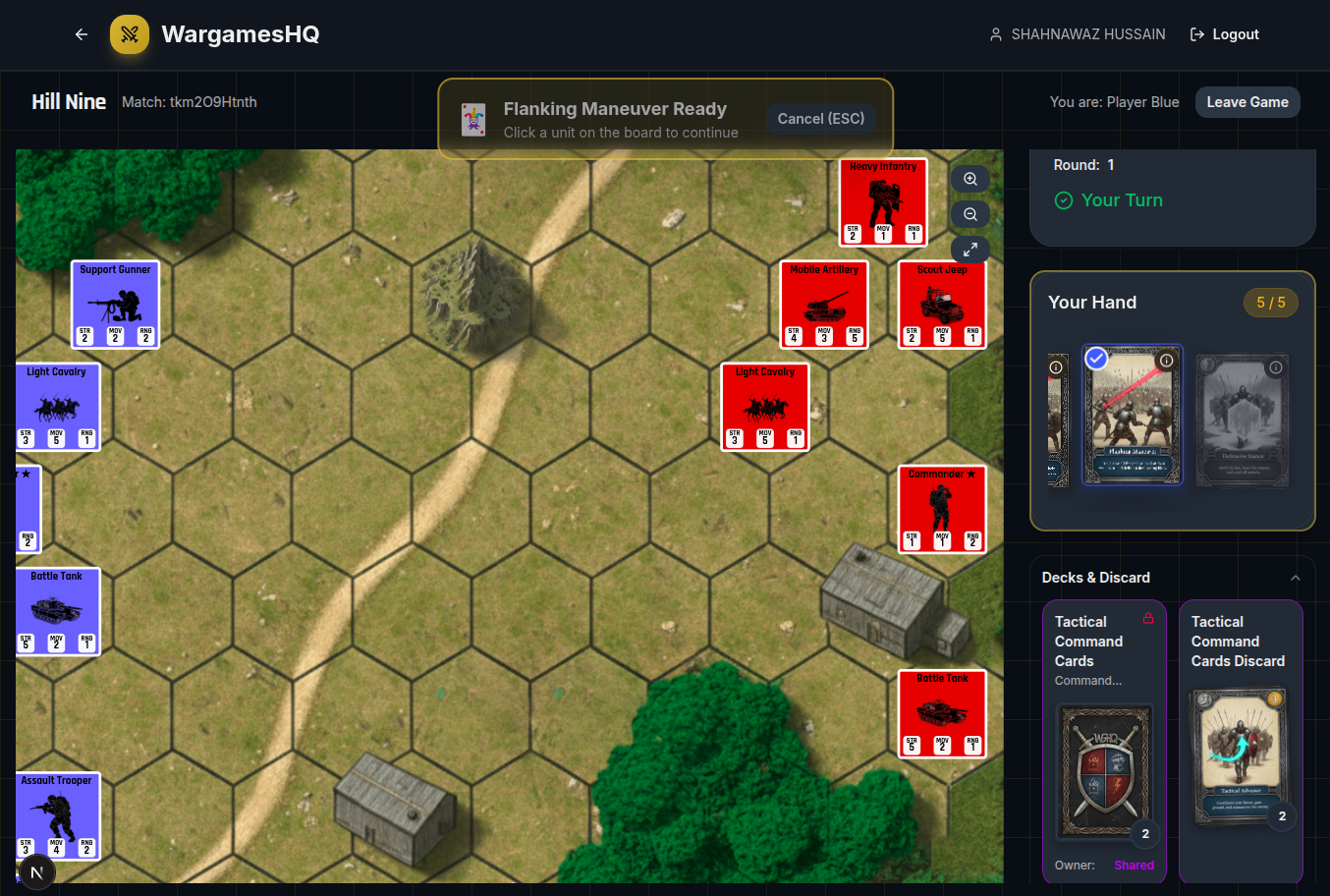This screenshot has width=1330, height=896.
Task: View info on the Defensive Stance card
Action: (1275, 367)
